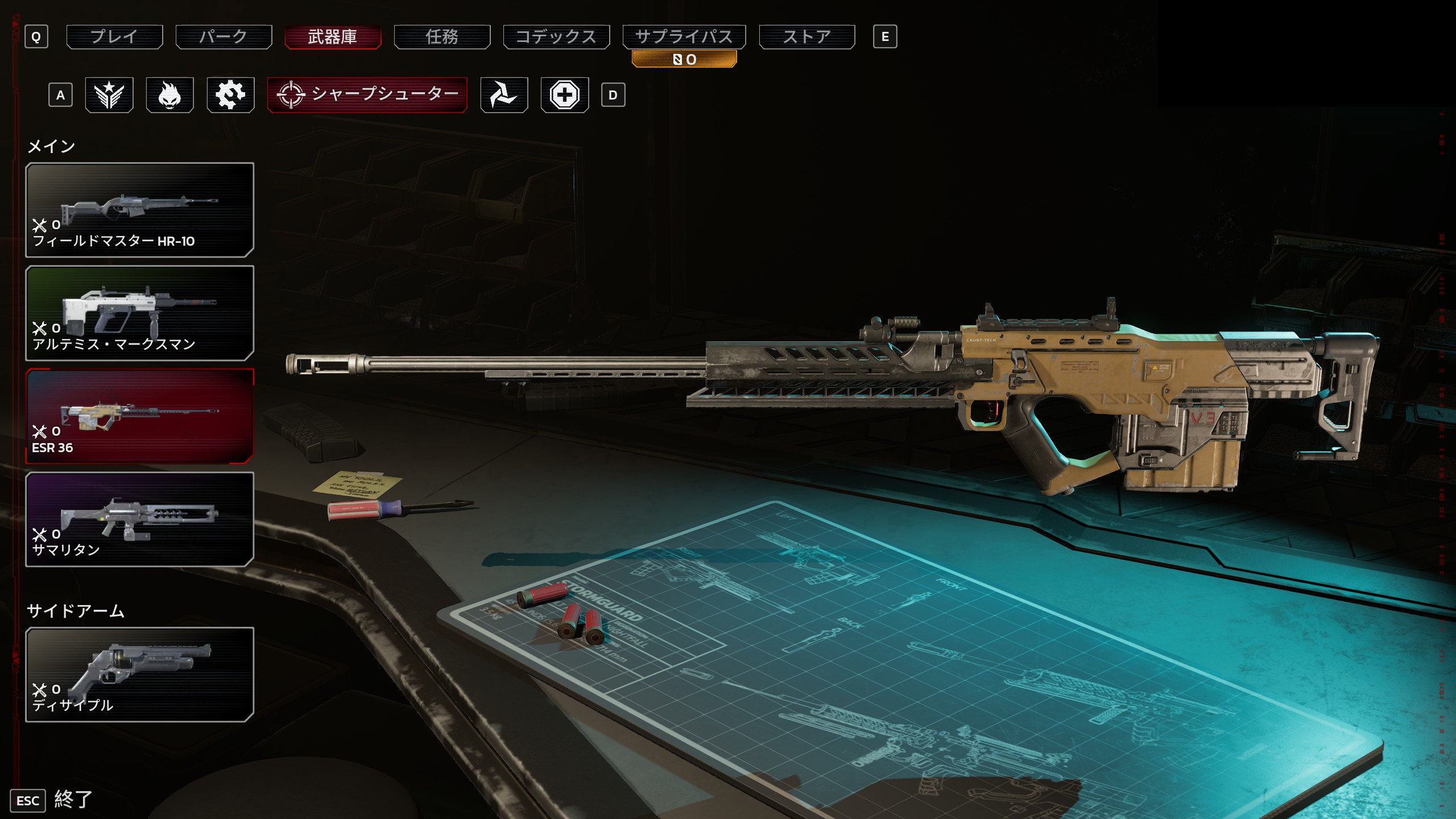The height and width of the screenshot is (819, 1456).
Task: Select the triple blade class icon
Action: [x=504, y=95]
